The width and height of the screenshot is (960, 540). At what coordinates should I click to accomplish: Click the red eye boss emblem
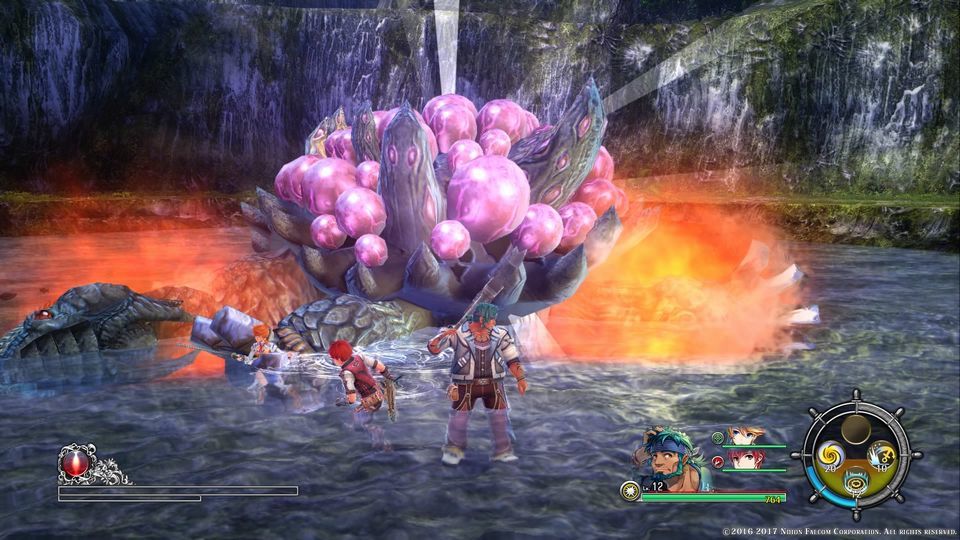click(73, 463)
